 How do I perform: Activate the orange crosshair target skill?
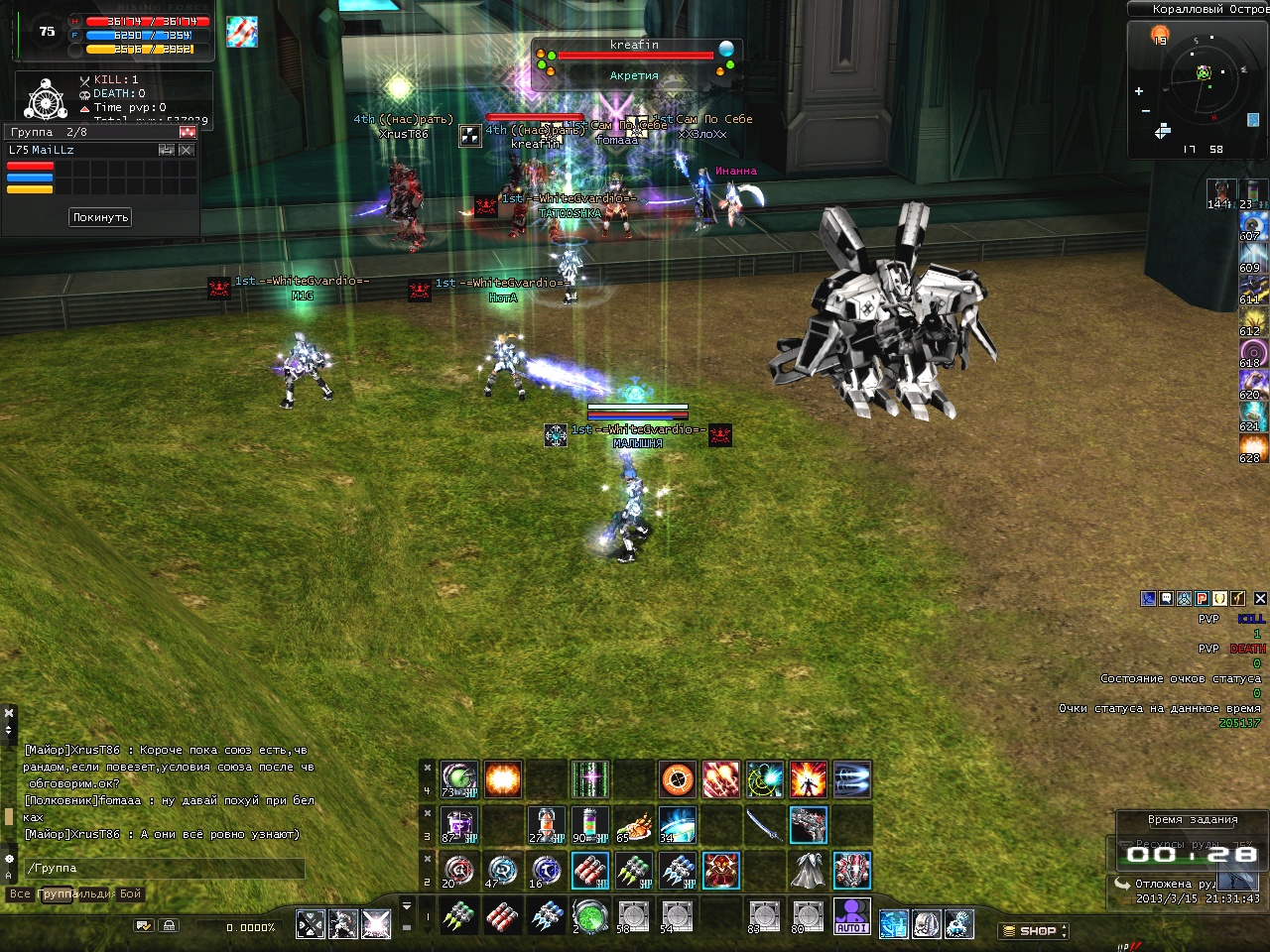point(678,780)
